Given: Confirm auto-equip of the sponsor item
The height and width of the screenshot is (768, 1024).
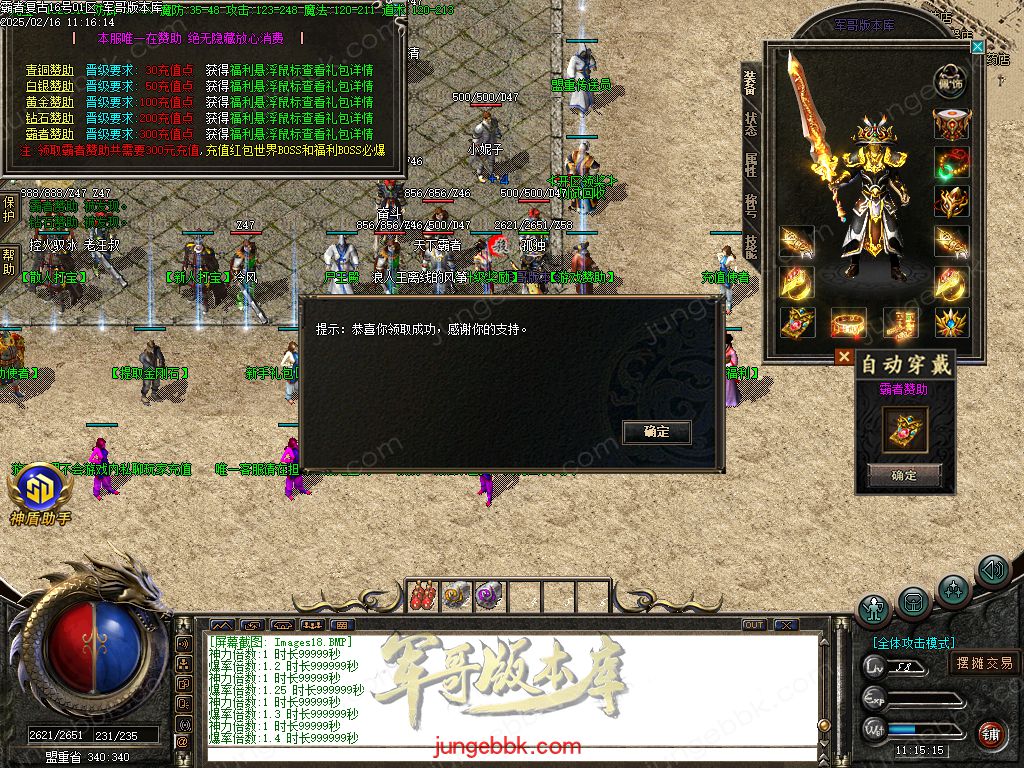Looking at the screenshot, I should point(903,476).
